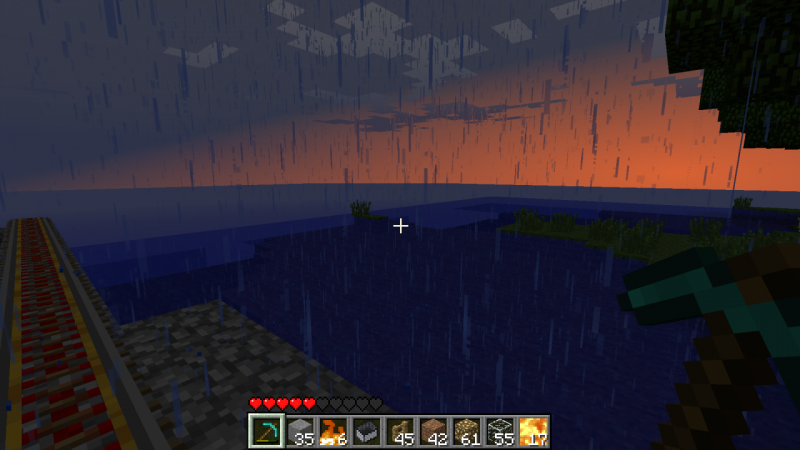
Task: Choose the stone block stack of 35
Action: click(300, 432)
